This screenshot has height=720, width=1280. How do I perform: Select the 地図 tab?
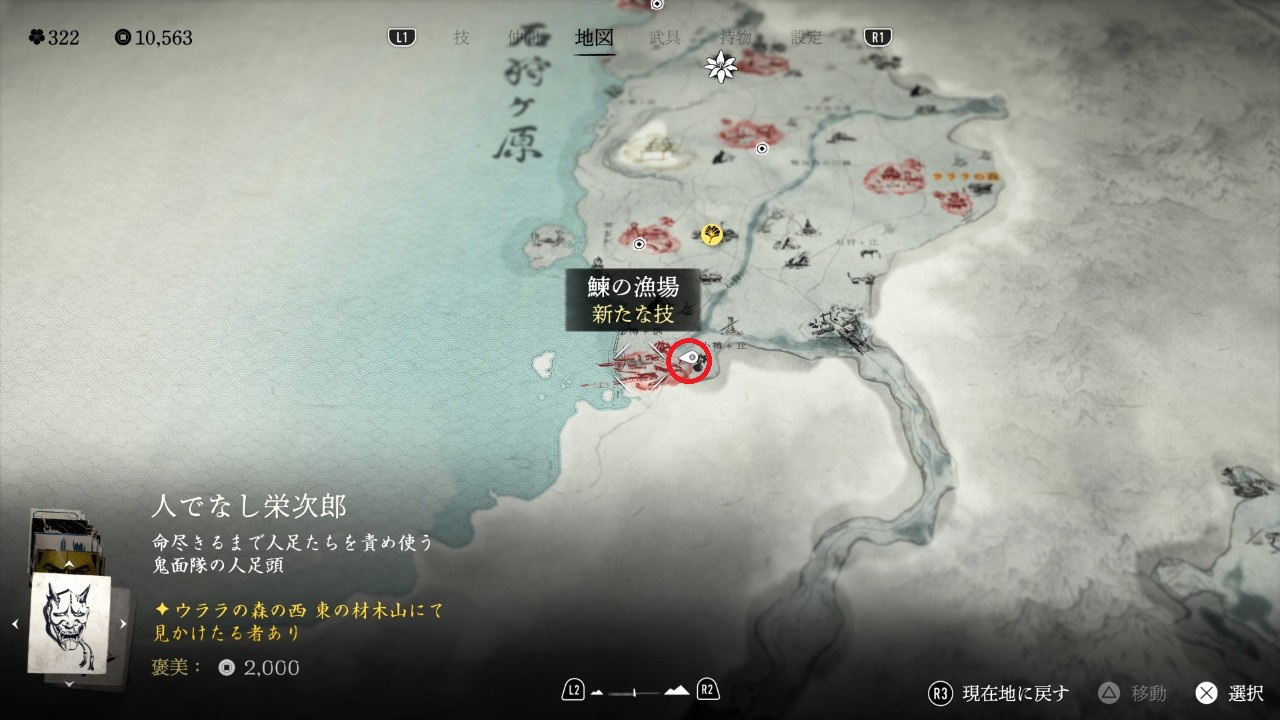[594, 38]
